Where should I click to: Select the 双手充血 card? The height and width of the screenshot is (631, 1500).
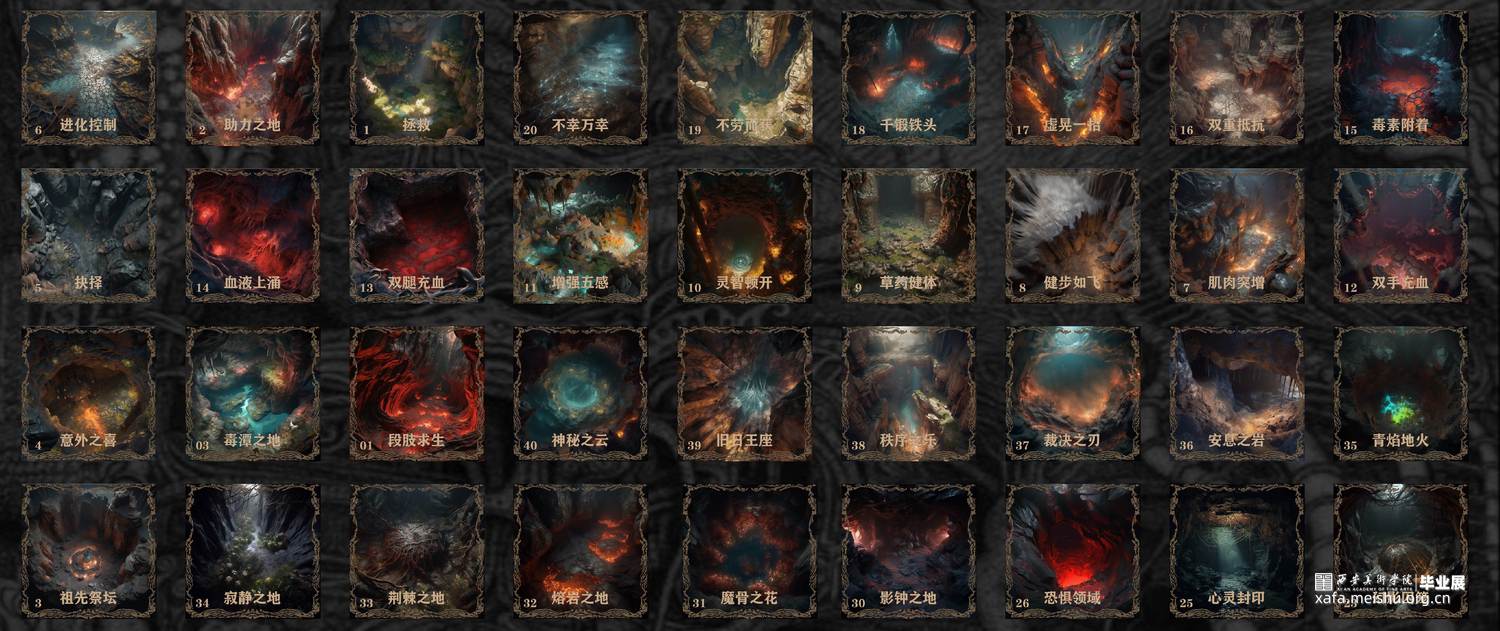point(1400,234)
